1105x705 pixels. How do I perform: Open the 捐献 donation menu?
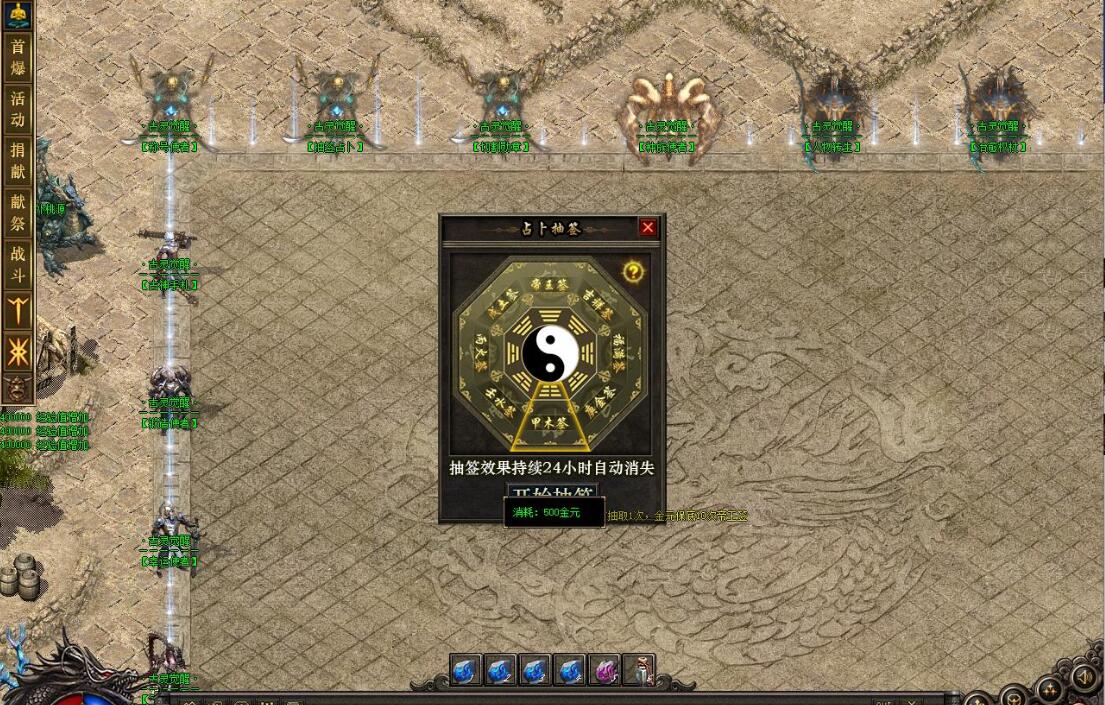(18, 161)
